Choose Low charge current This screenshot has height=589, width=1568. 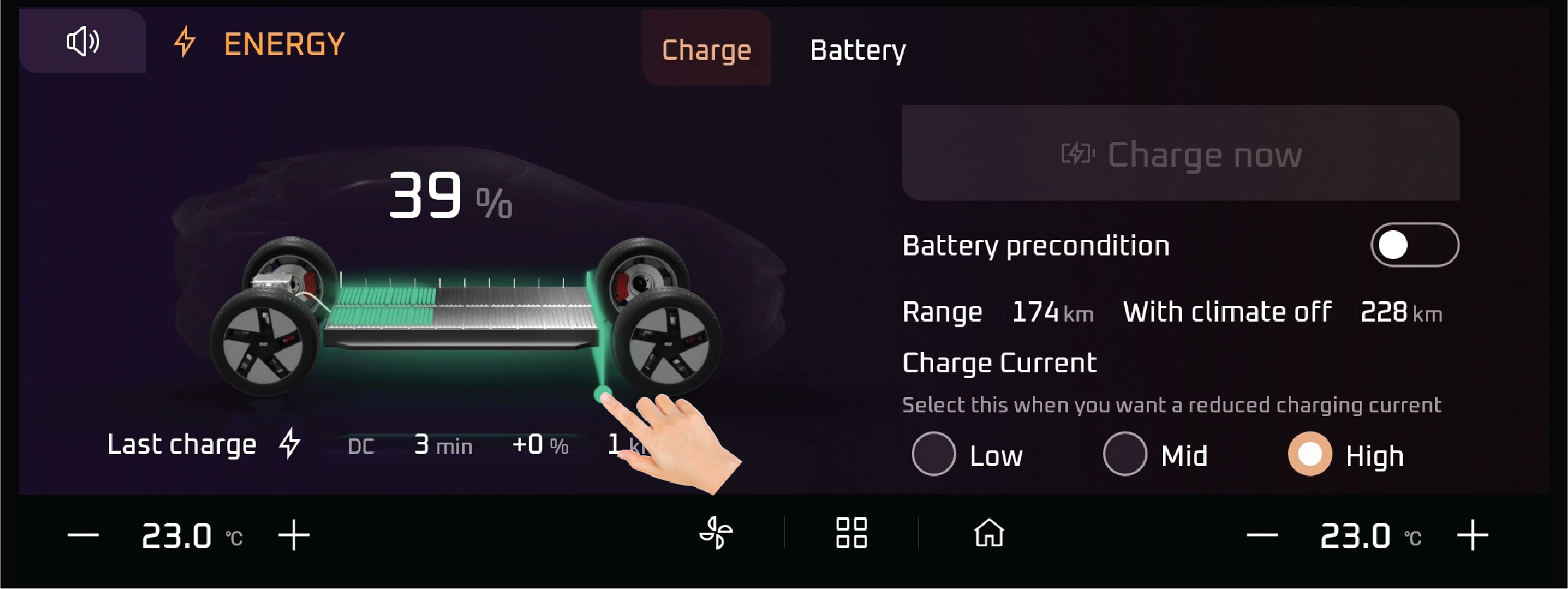pos(934,455)
